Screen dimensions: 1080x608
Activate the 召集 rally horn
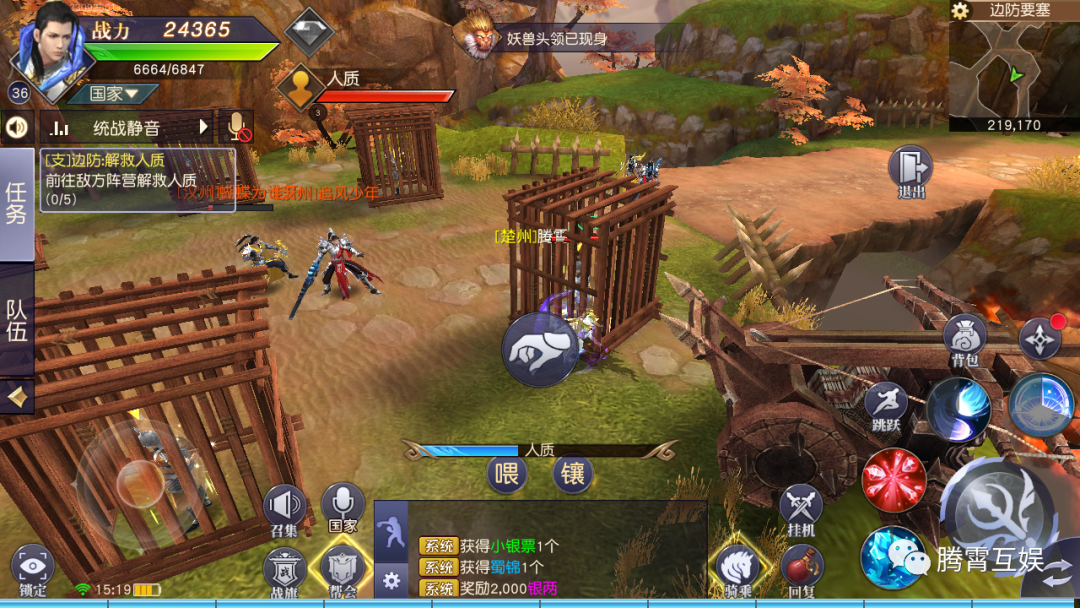[284, 508]
